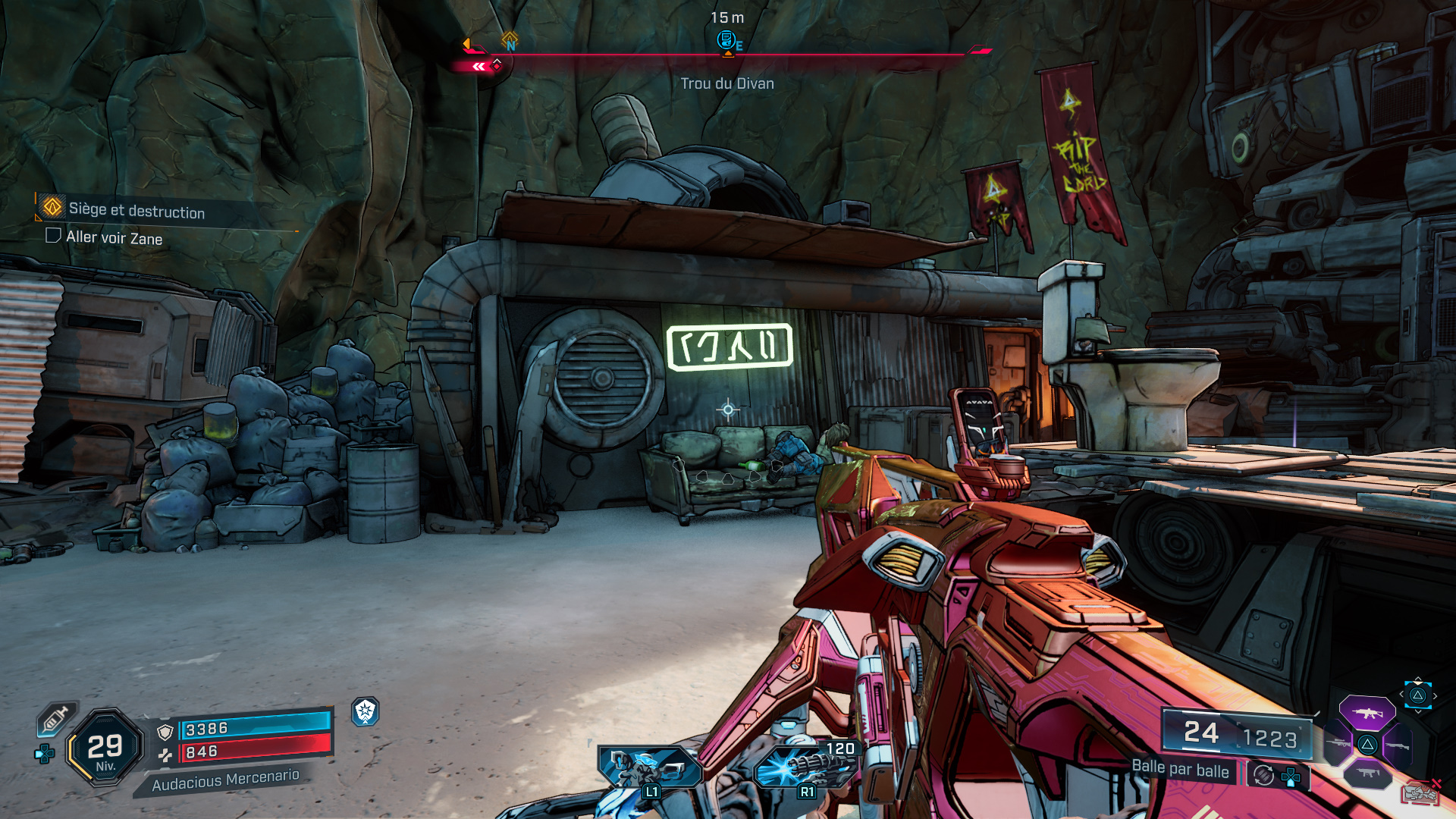The height and width of the screenshot is (819, 1456).
Task: Toggle the Balle par balle fire mode icon
Action: tap(1263, 775)
